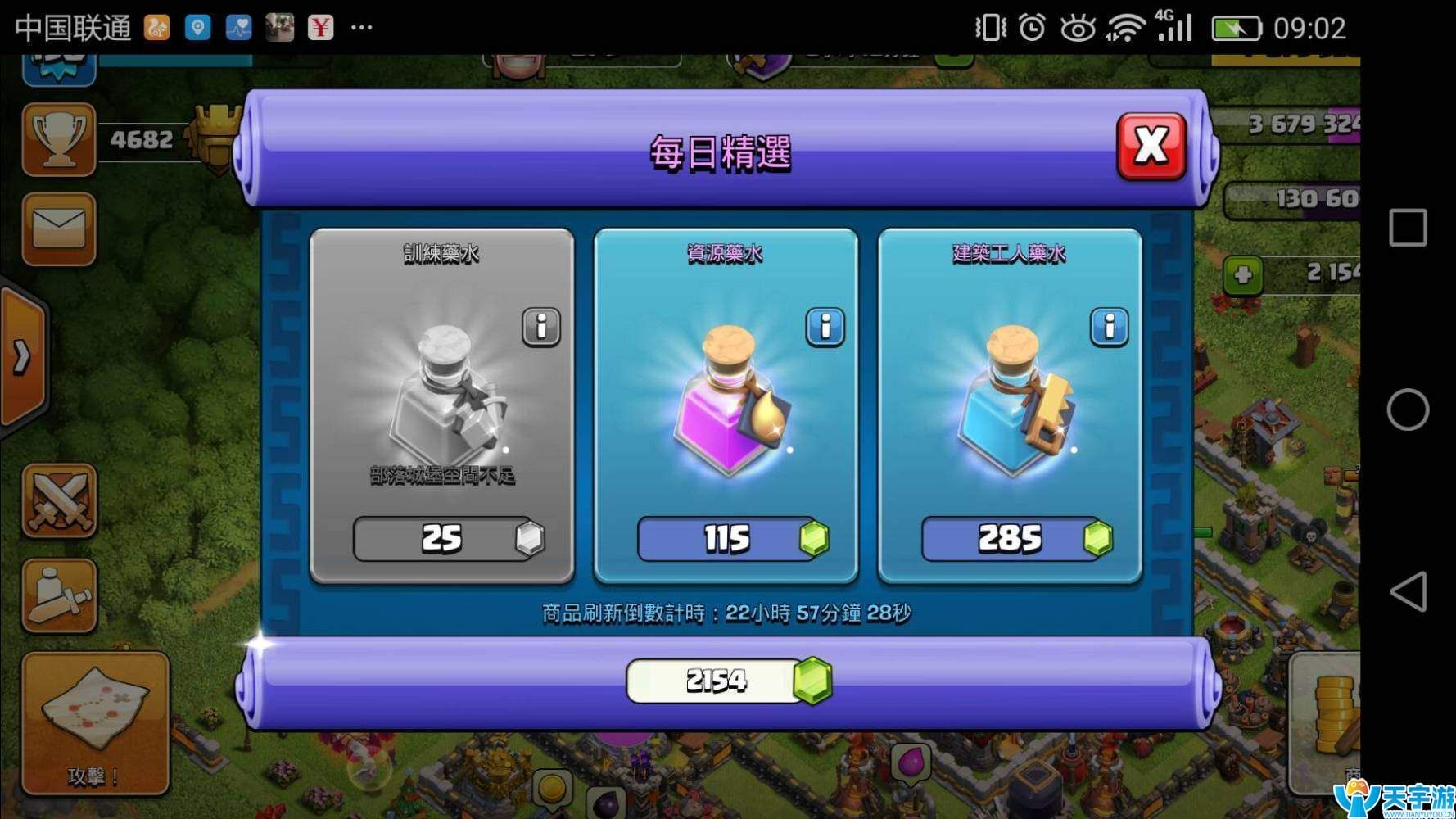The width and height of the screenshot is (1456, 819).
Task: Open the trophy league rankings
Action: click(59, 139)
